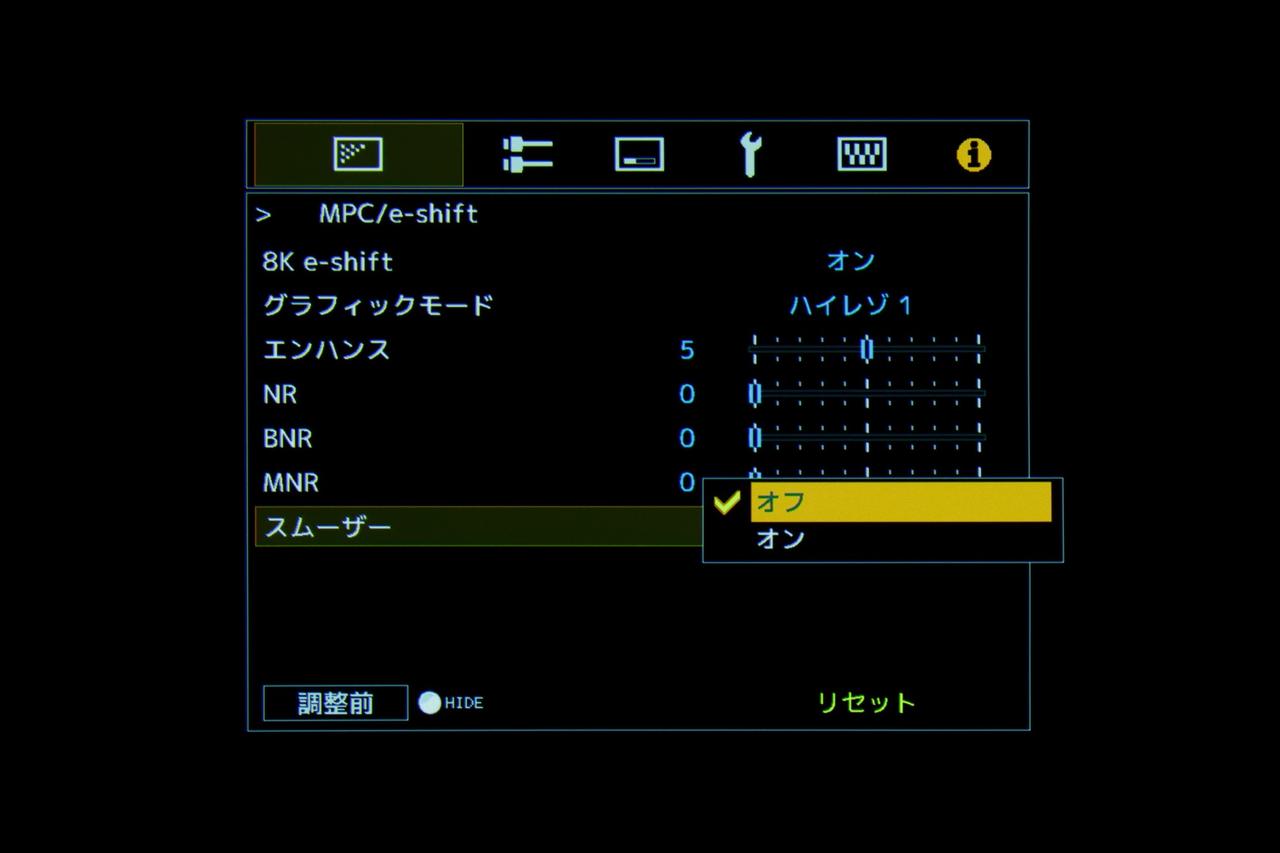Open the wrench installation settings icon
Image resolution: width=1280 pixels, height=853 pixels.
[753, 153]
